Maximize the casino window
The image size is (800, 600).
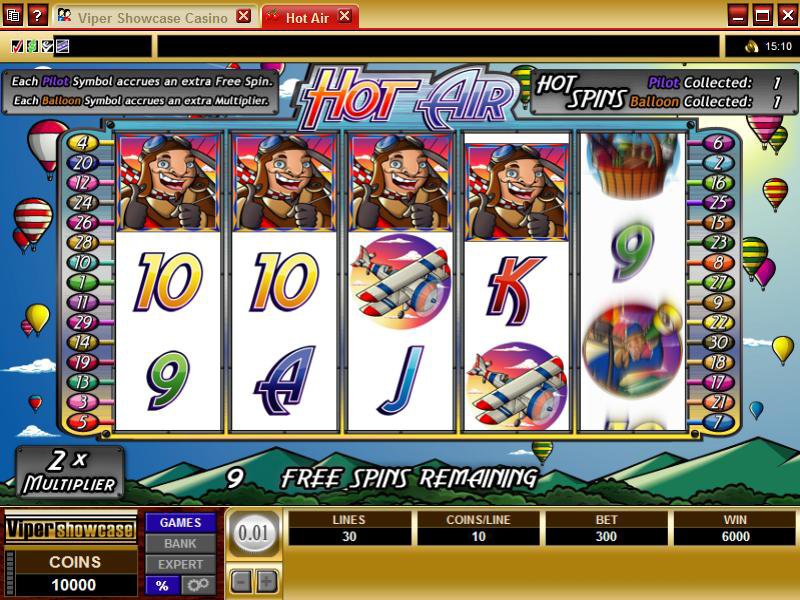point(762,15)
